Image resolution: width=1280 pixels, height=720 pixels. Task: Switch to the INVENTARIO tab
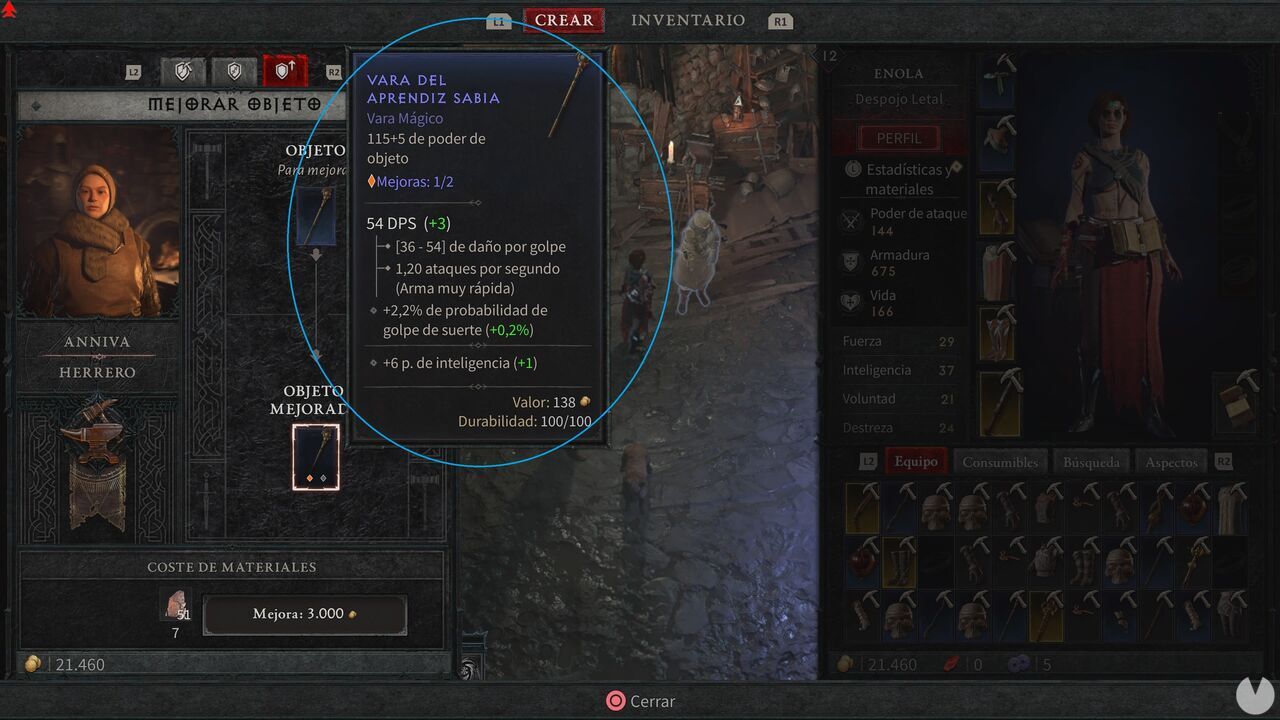[x=687, y=20]
